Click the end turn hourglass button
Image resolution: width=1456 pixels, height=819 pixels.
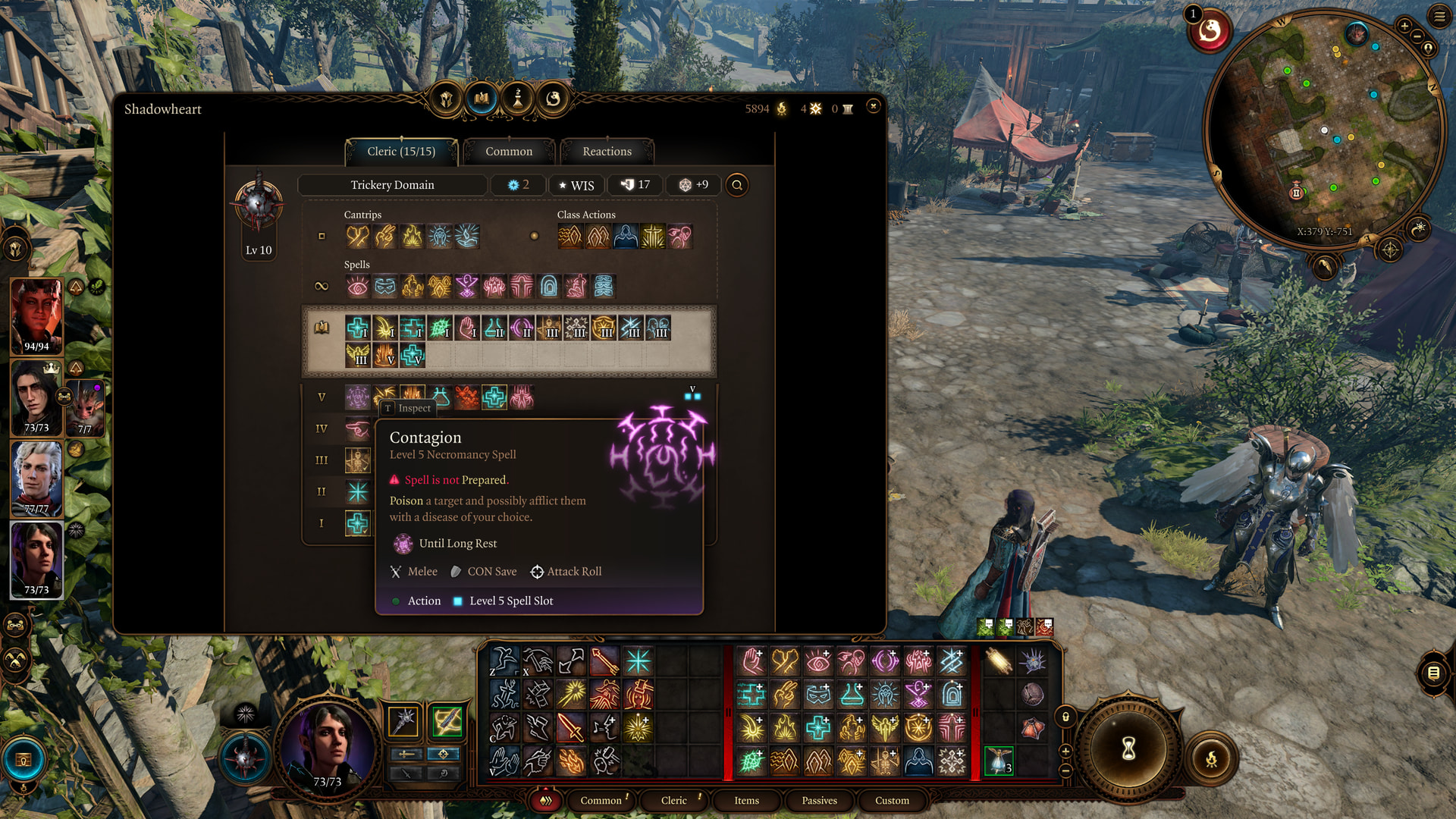1128,749
